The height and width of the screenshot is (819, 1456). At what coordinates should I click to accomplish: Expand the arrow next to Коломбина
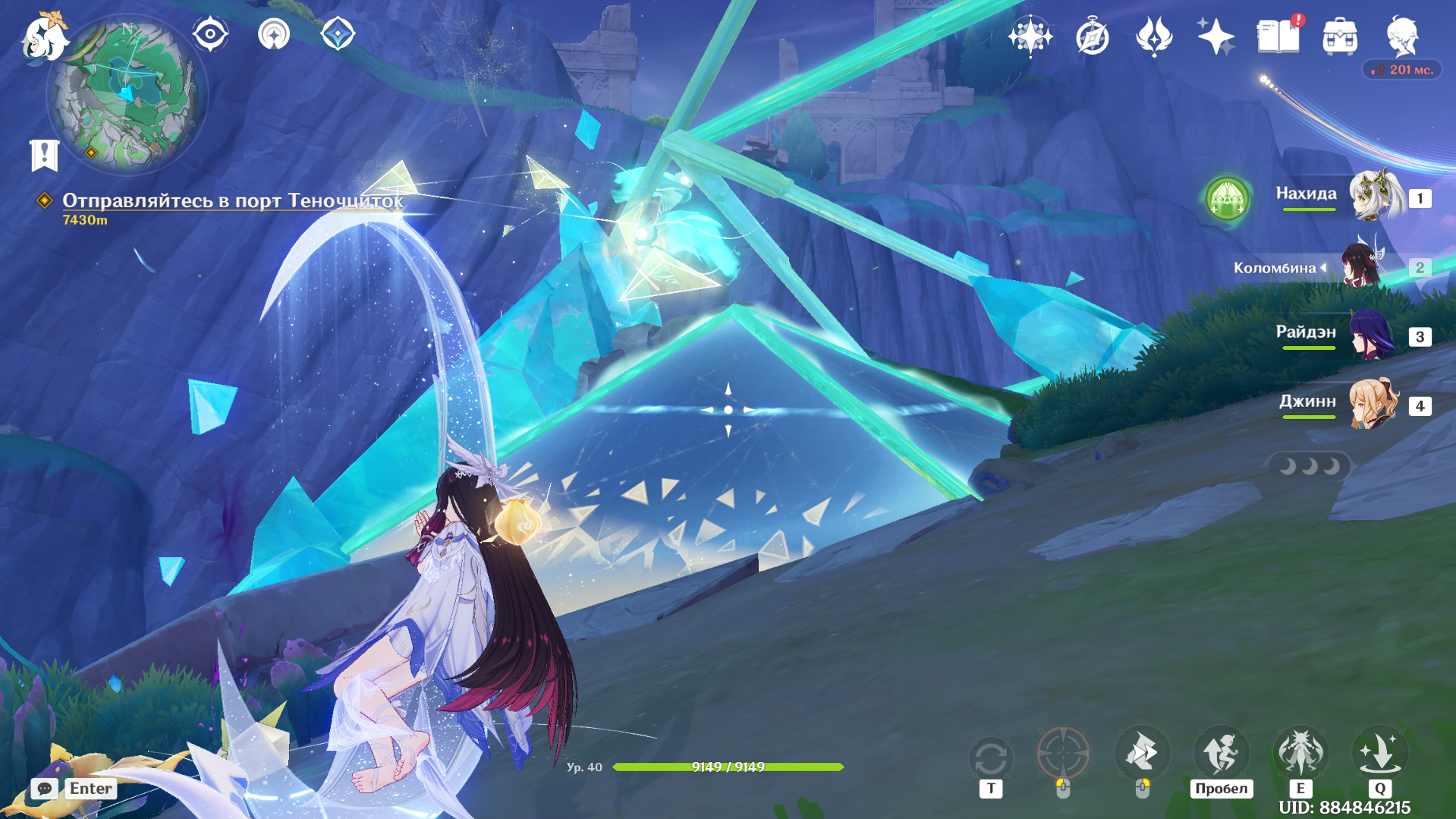[1324, 267]
